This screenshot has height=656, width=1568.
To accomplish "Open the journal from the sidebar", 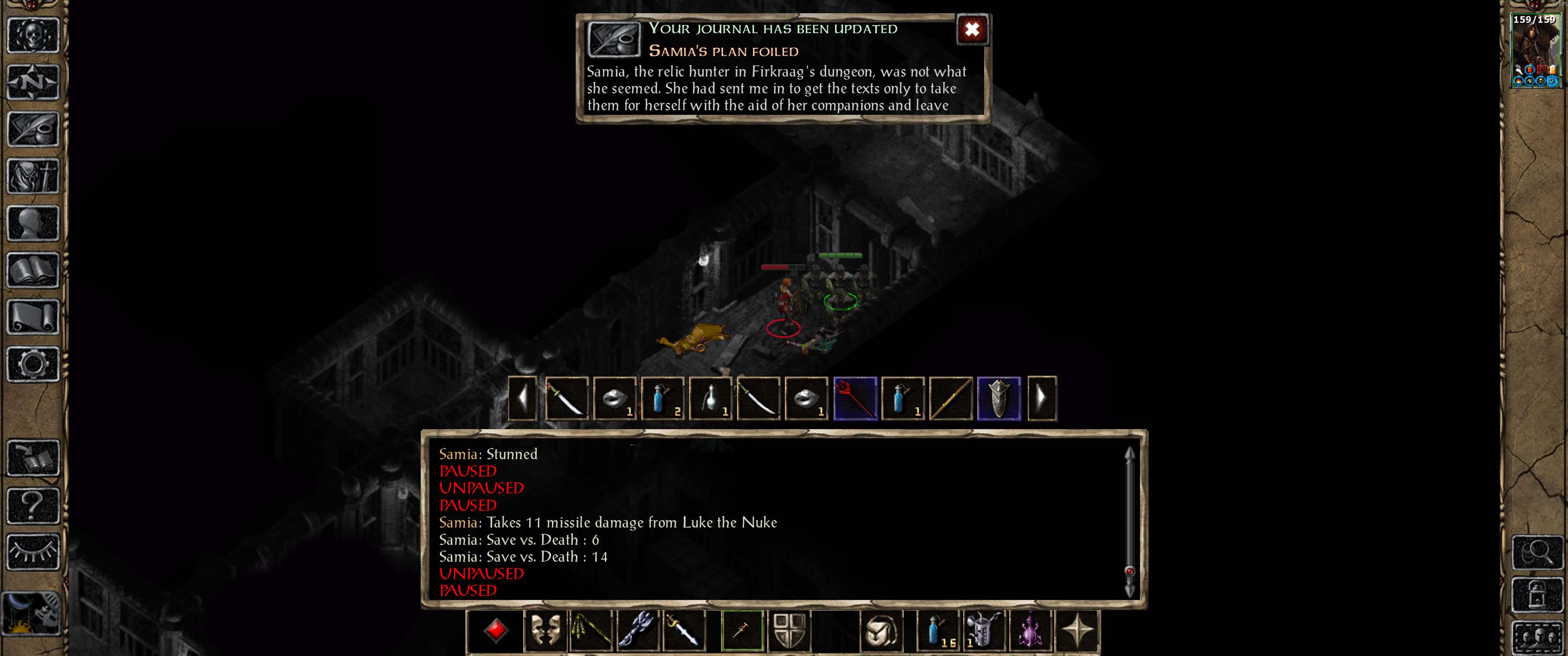I will point(33,128).
